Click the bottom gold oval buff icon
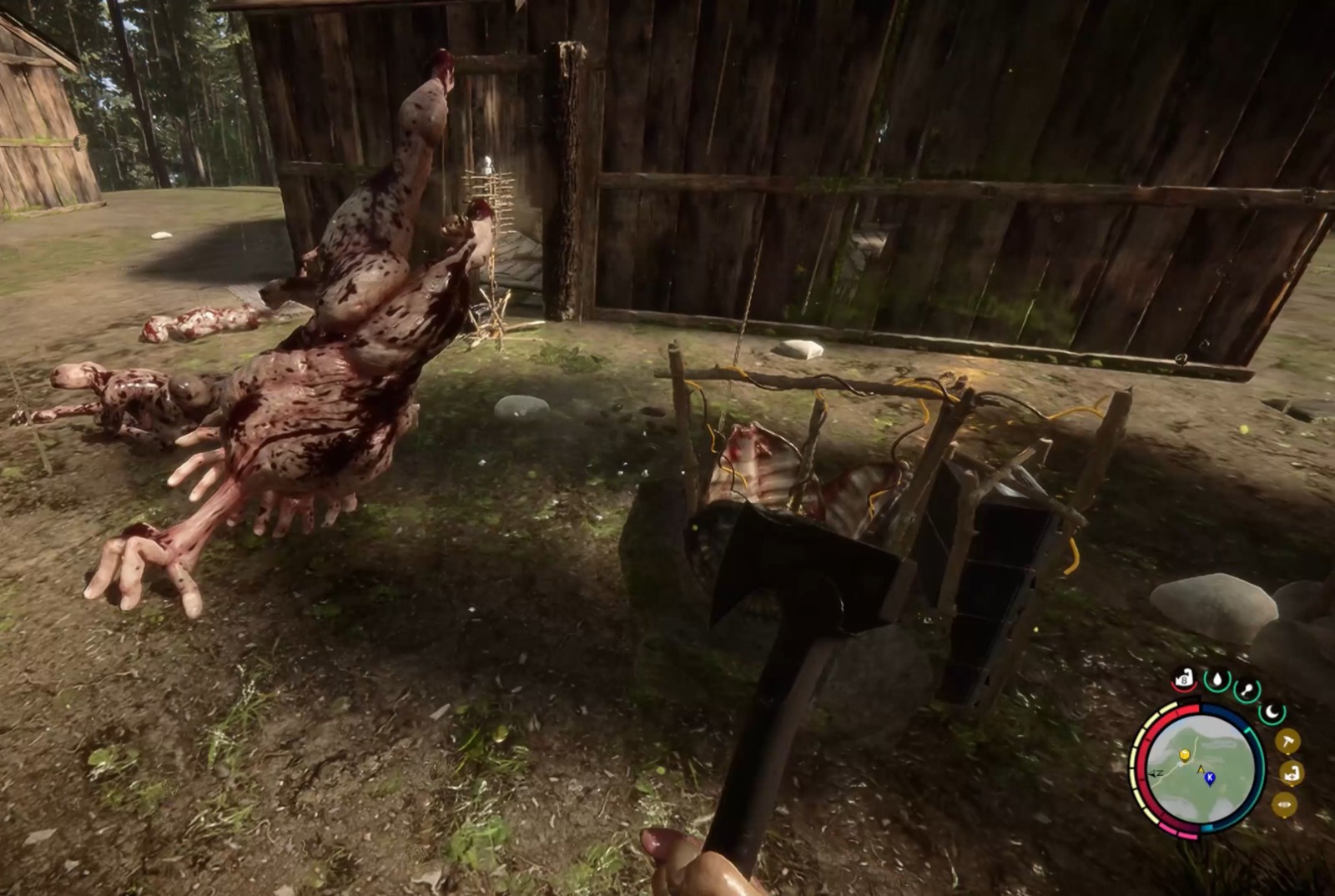1335x896 pixels. pos(1284,804)
